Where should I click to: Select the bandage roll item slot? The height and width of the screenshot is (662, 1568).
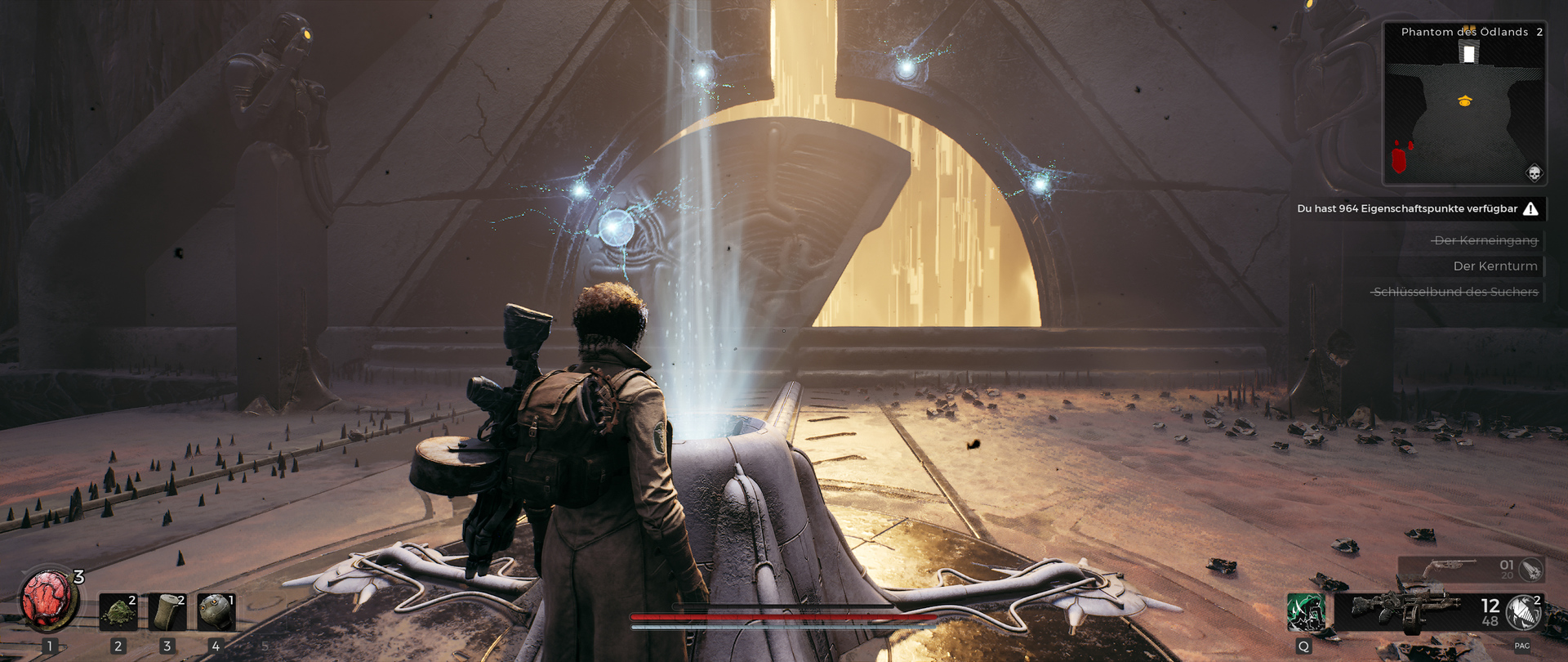click(x=167, y=612)
